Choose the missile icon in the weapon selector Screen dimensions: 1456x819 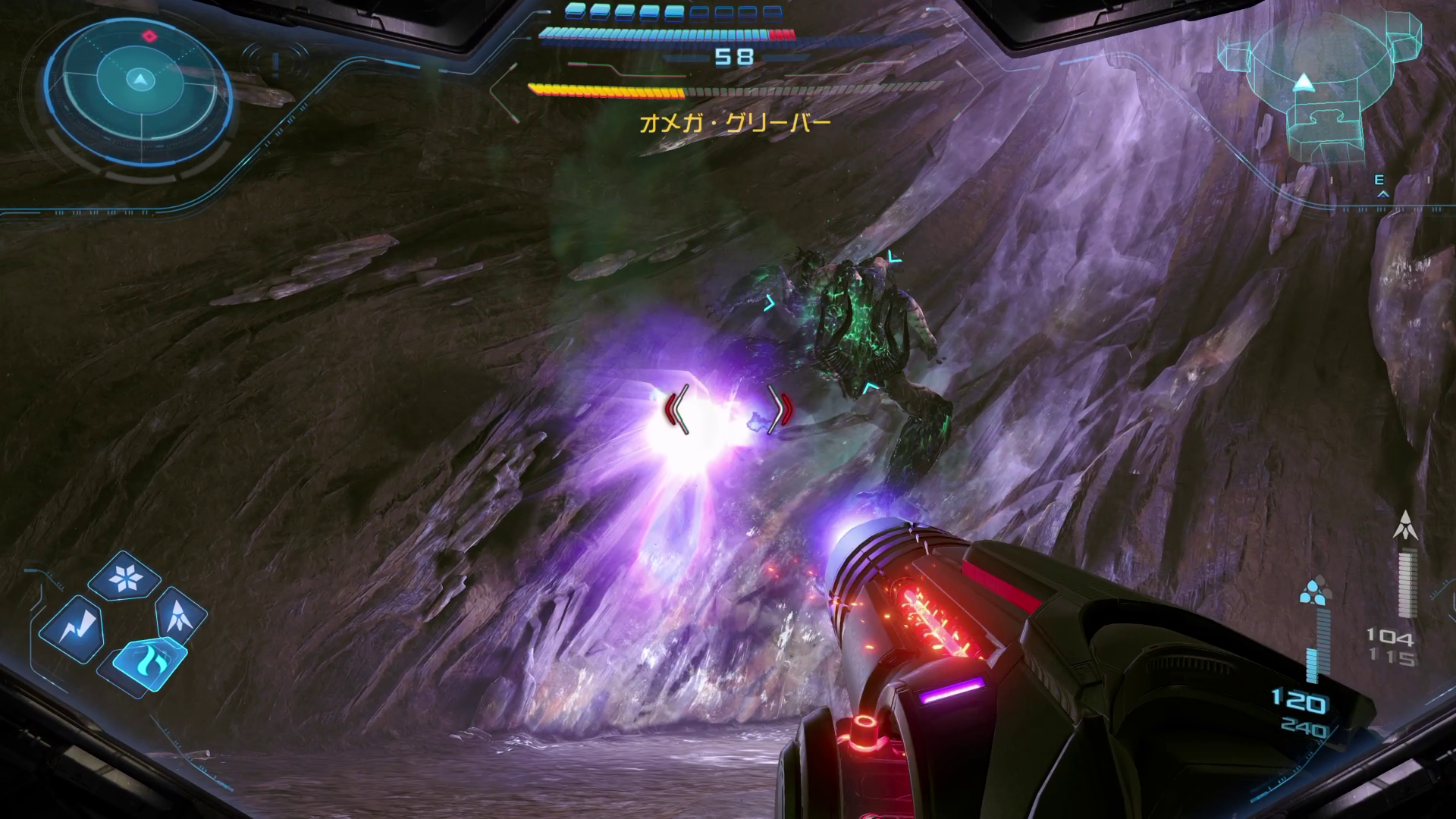coord(180,616)
